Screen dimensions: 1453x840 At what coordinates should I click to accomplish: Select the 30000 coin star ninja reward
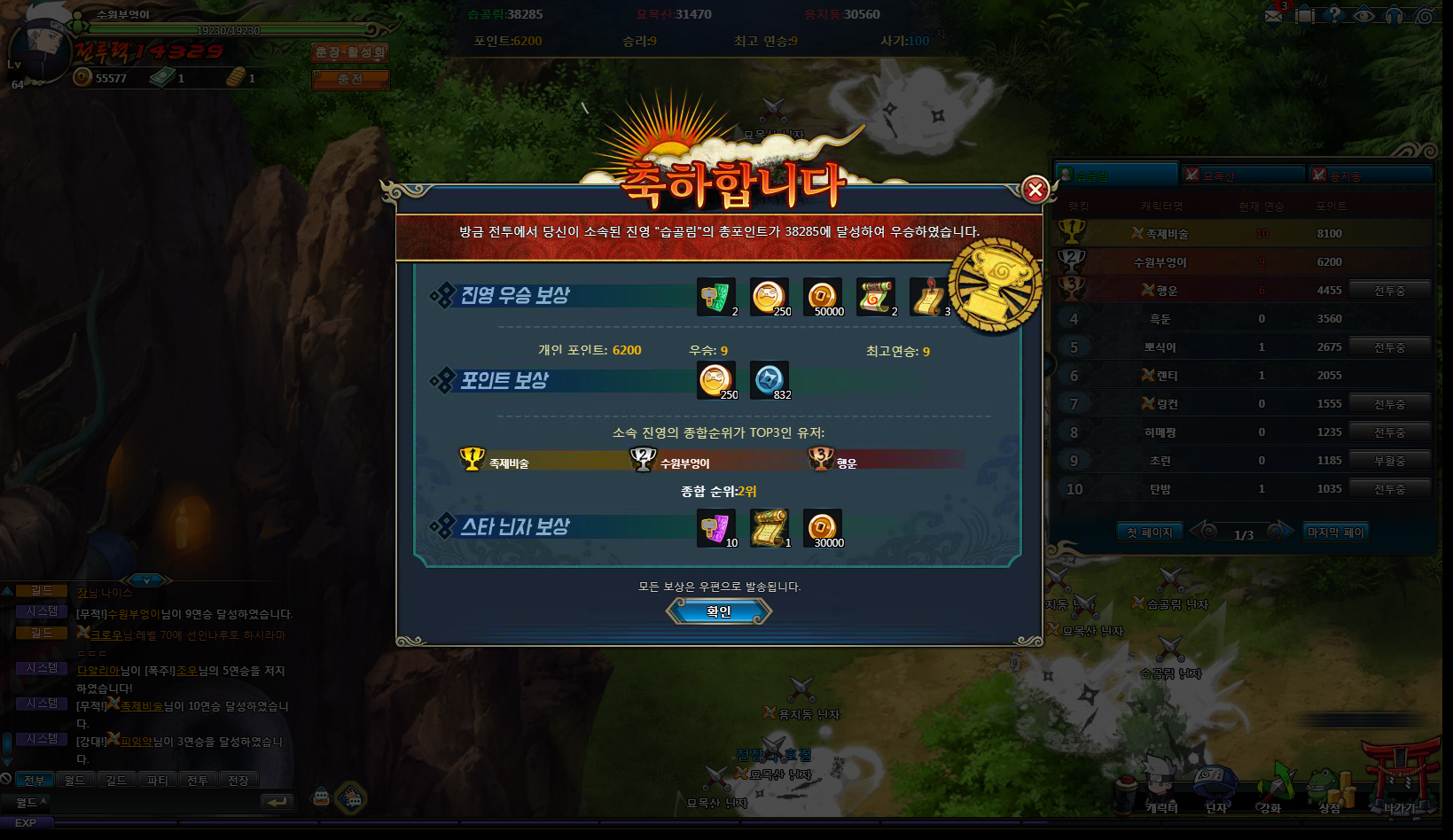point(822,527)
